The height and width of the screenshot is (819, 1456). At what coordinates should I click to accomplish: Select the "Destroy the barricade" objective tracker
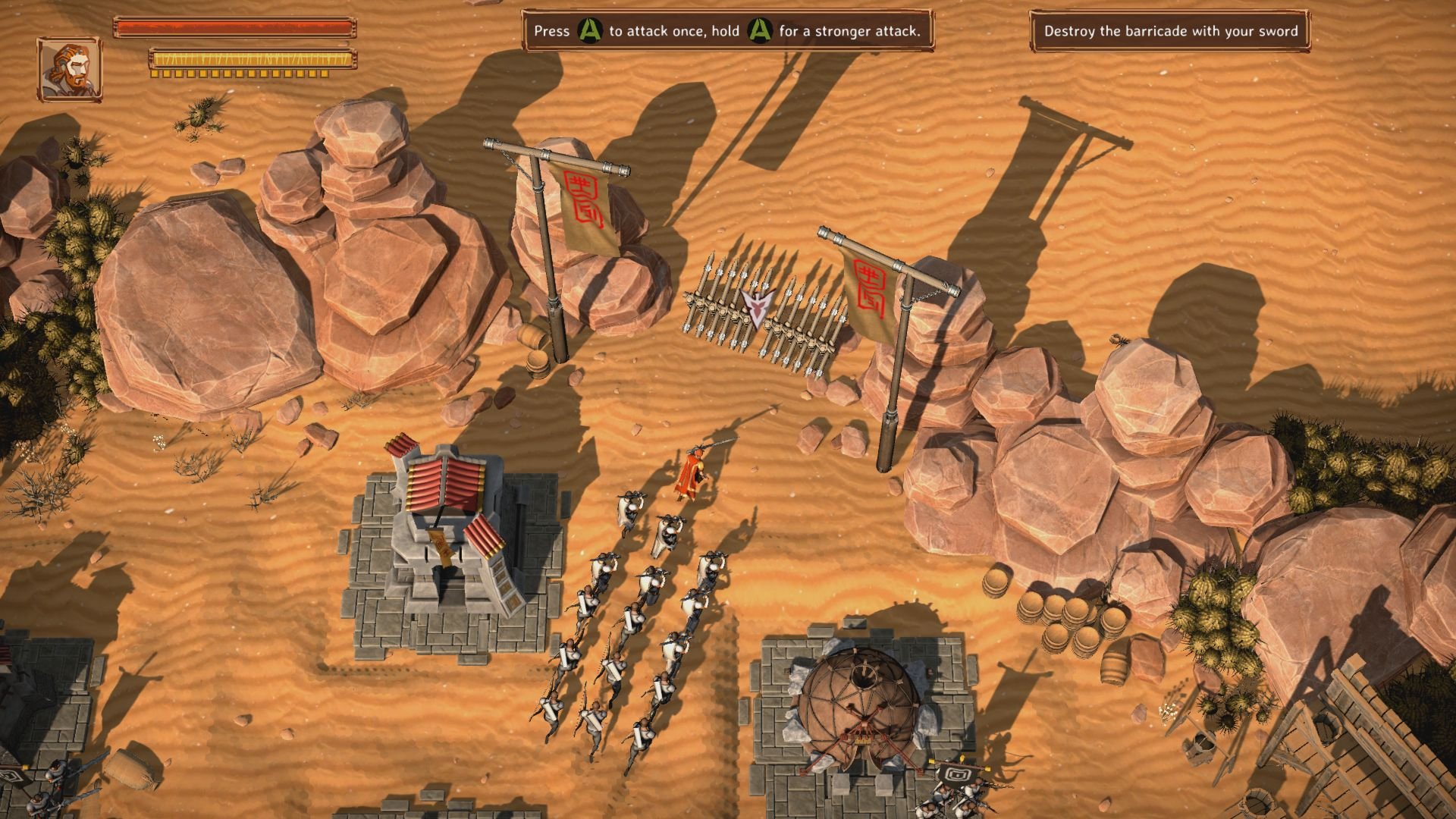tap(1169, 31)
